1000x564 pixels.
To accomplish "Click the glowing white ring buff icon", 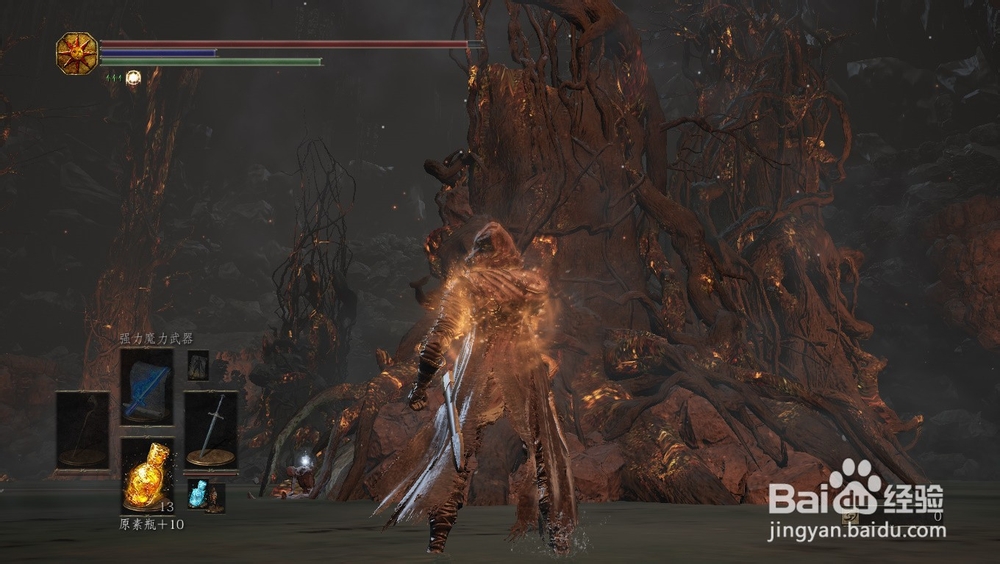I will (x=132, y=76).
